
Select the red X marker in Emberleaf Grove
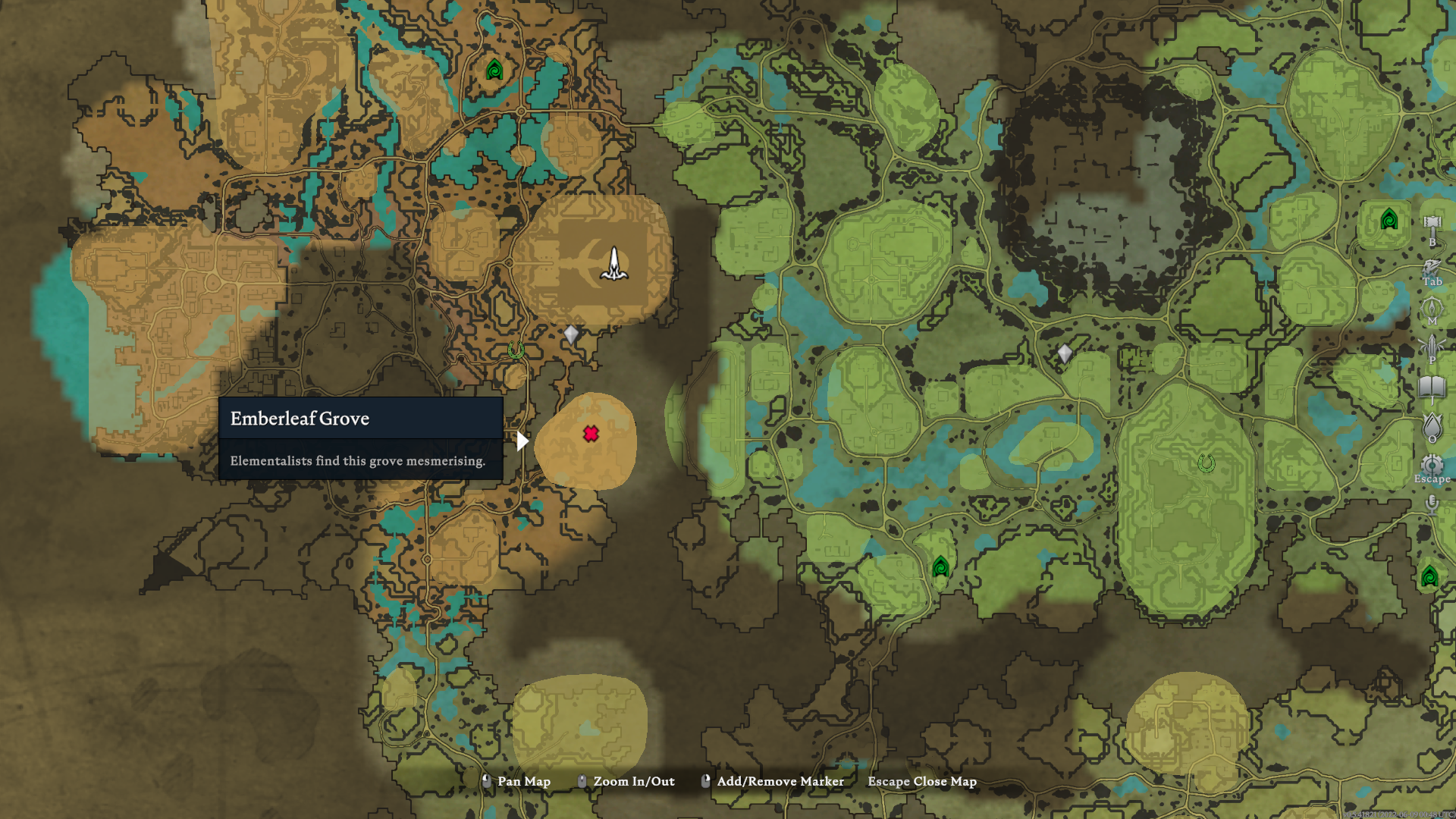point(591,435)
